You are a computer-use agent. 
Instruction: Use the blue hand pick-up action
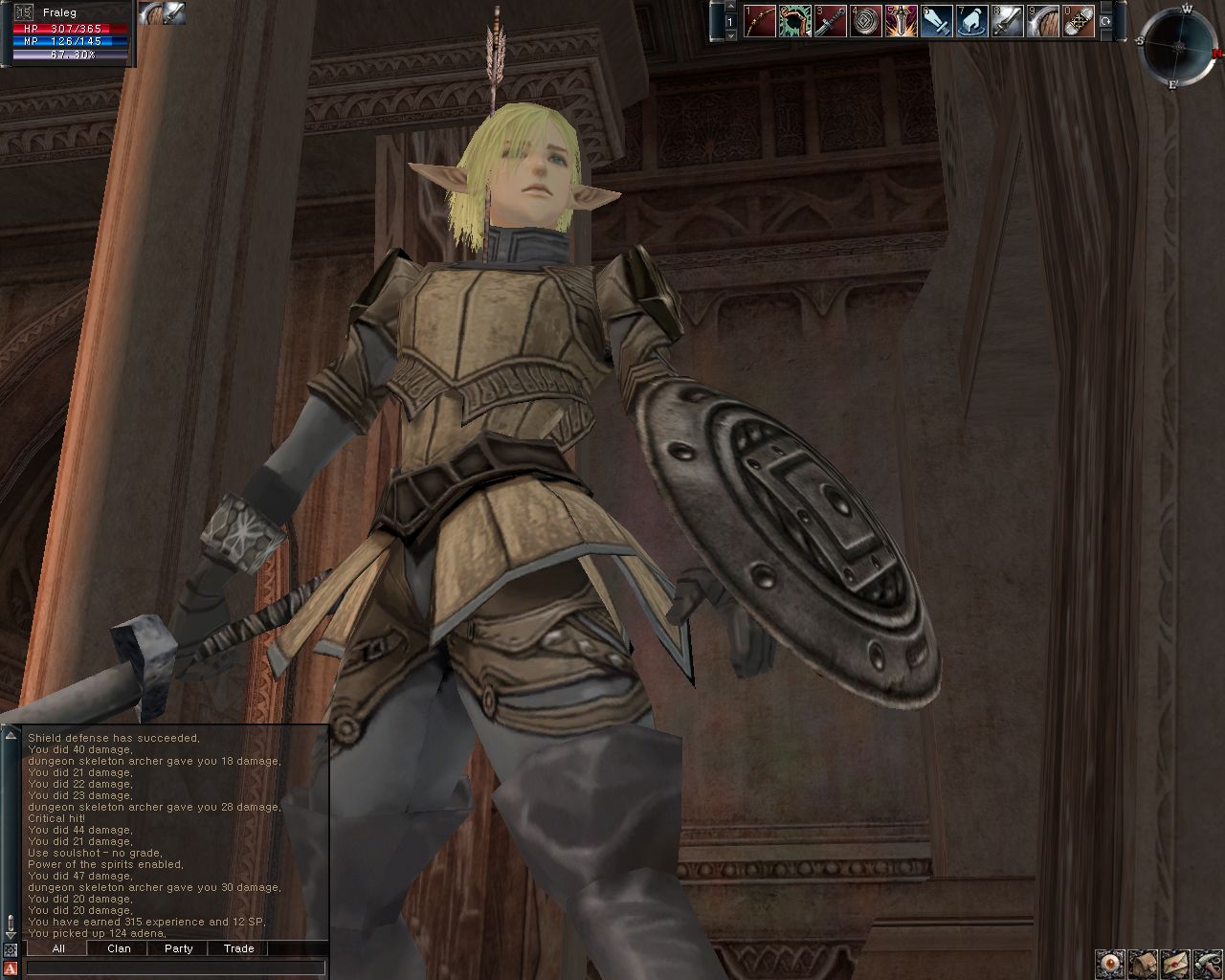(972, 21)
